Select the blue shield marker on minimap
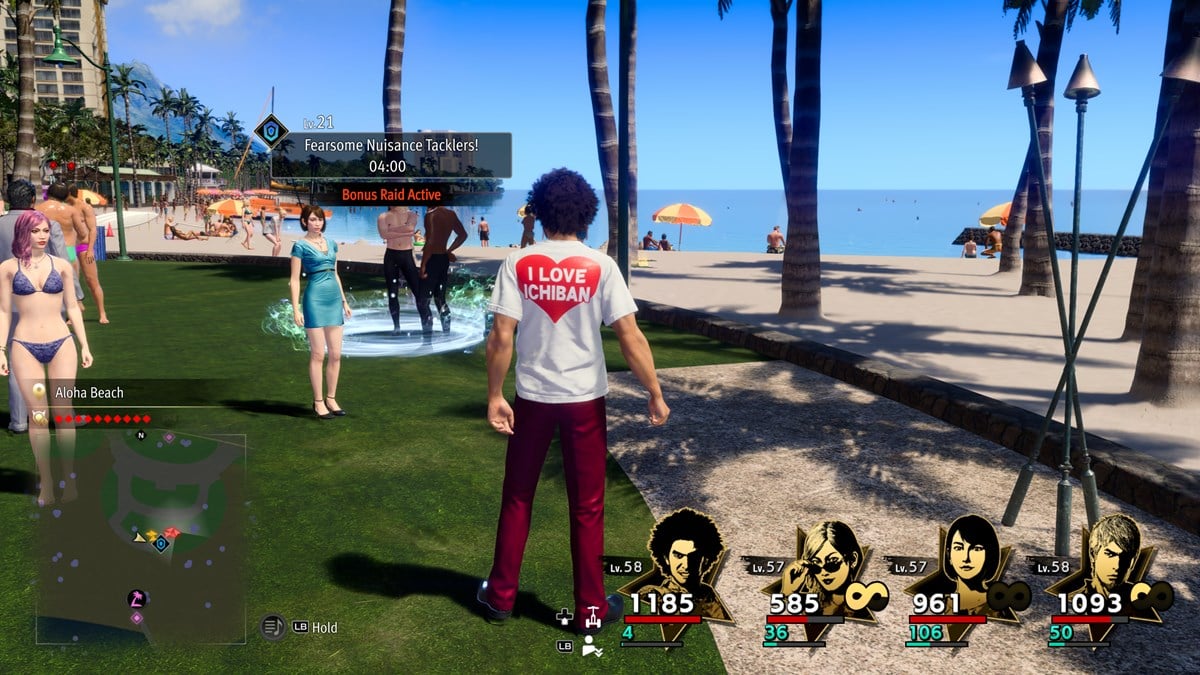 pyautogui.click(x=160, y=544)
